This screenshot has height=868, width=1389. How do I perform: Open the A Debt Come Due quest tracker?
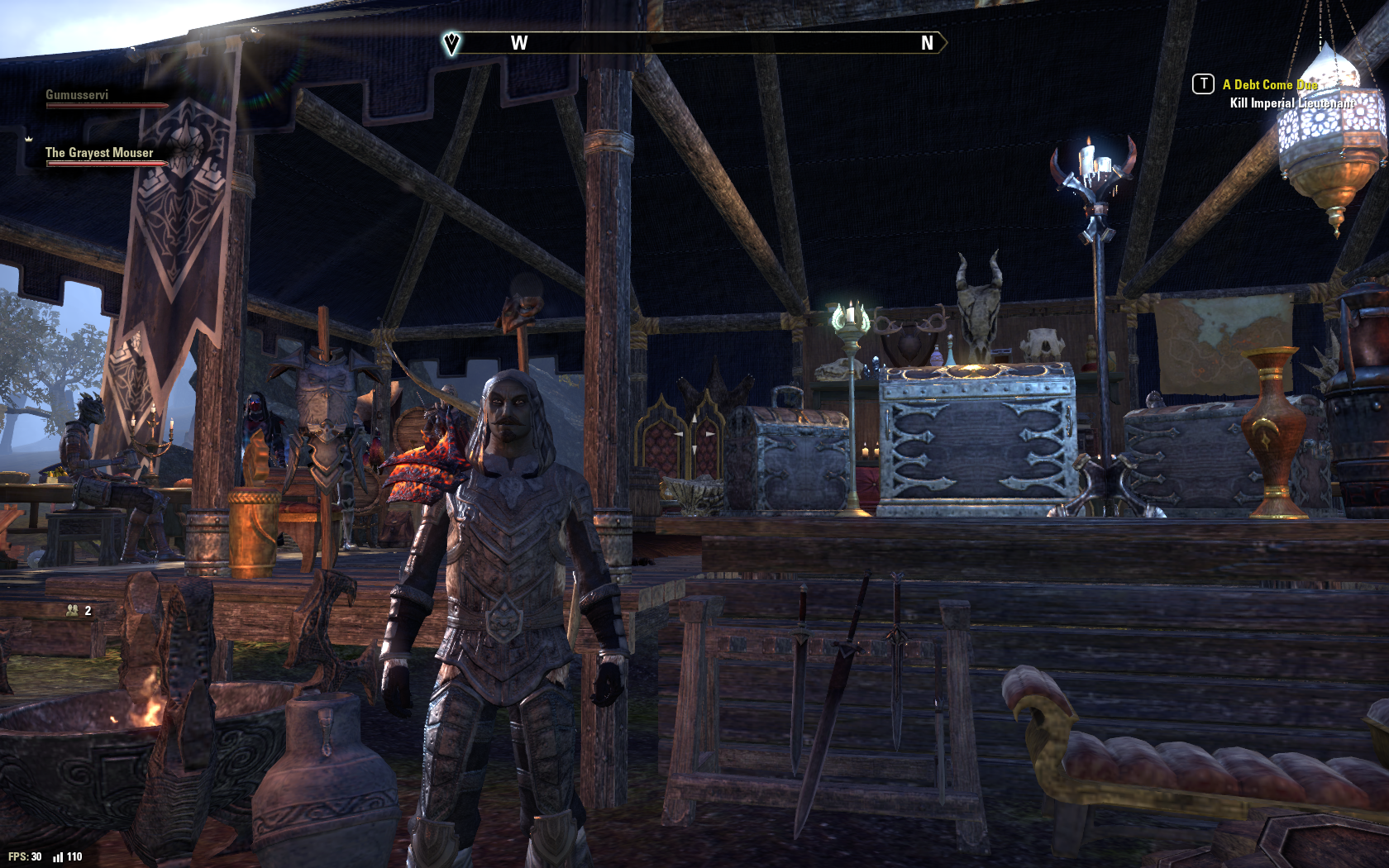tap(1270, 85)
